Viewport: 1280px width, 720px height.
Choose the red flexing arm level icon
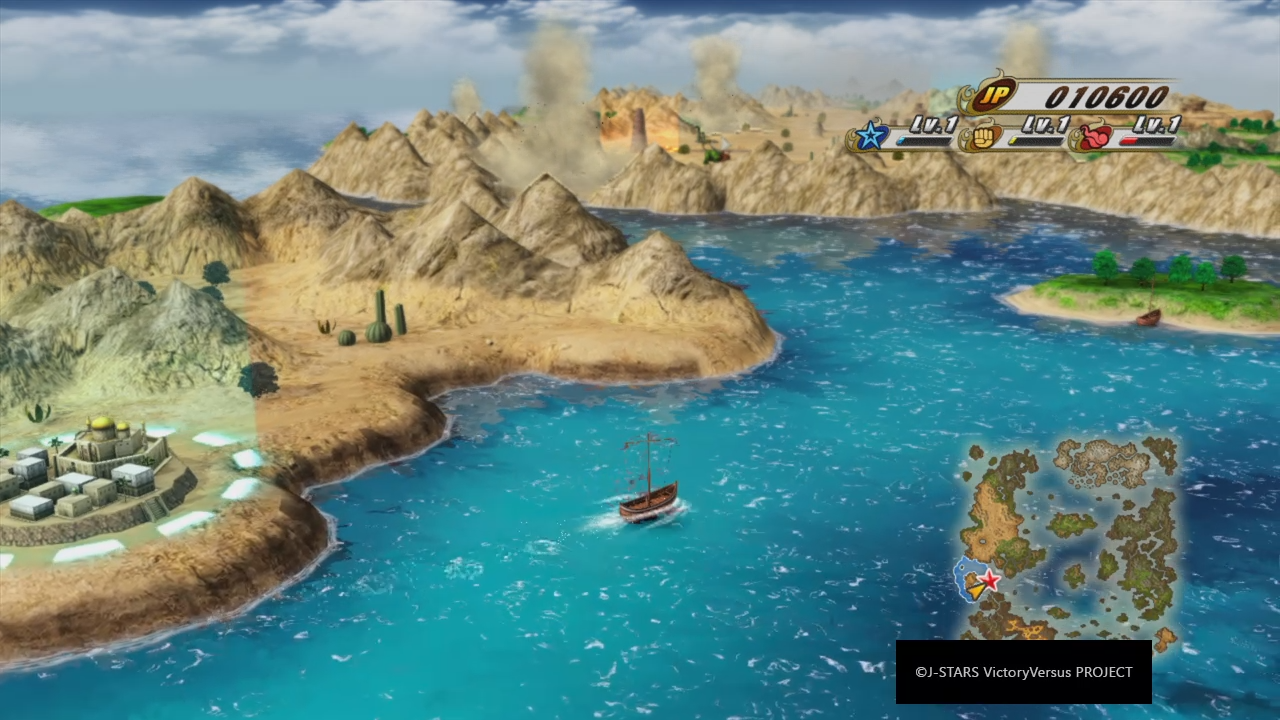point(1093,136)
